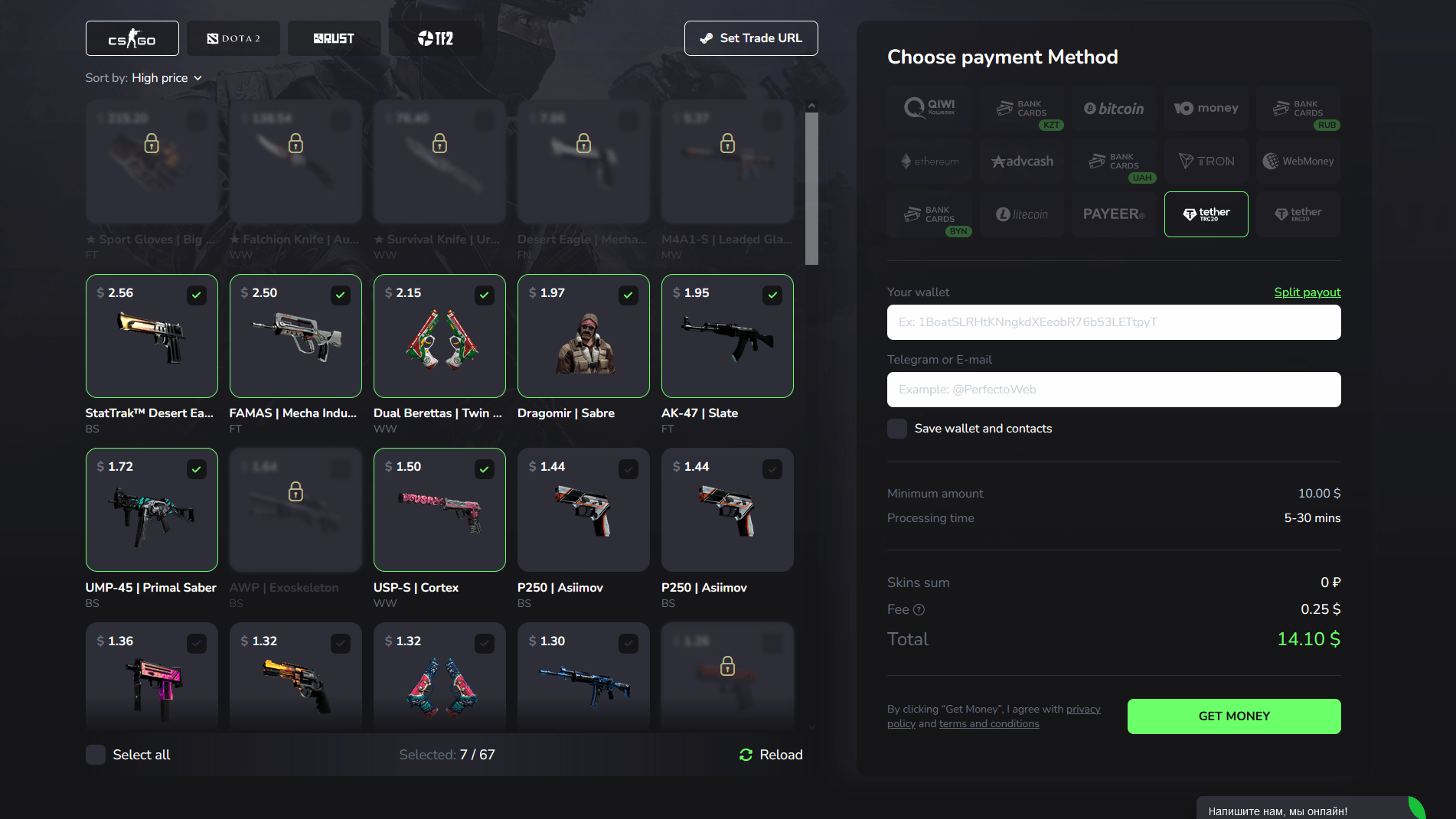Choose QIWI wallet payment

929,108
